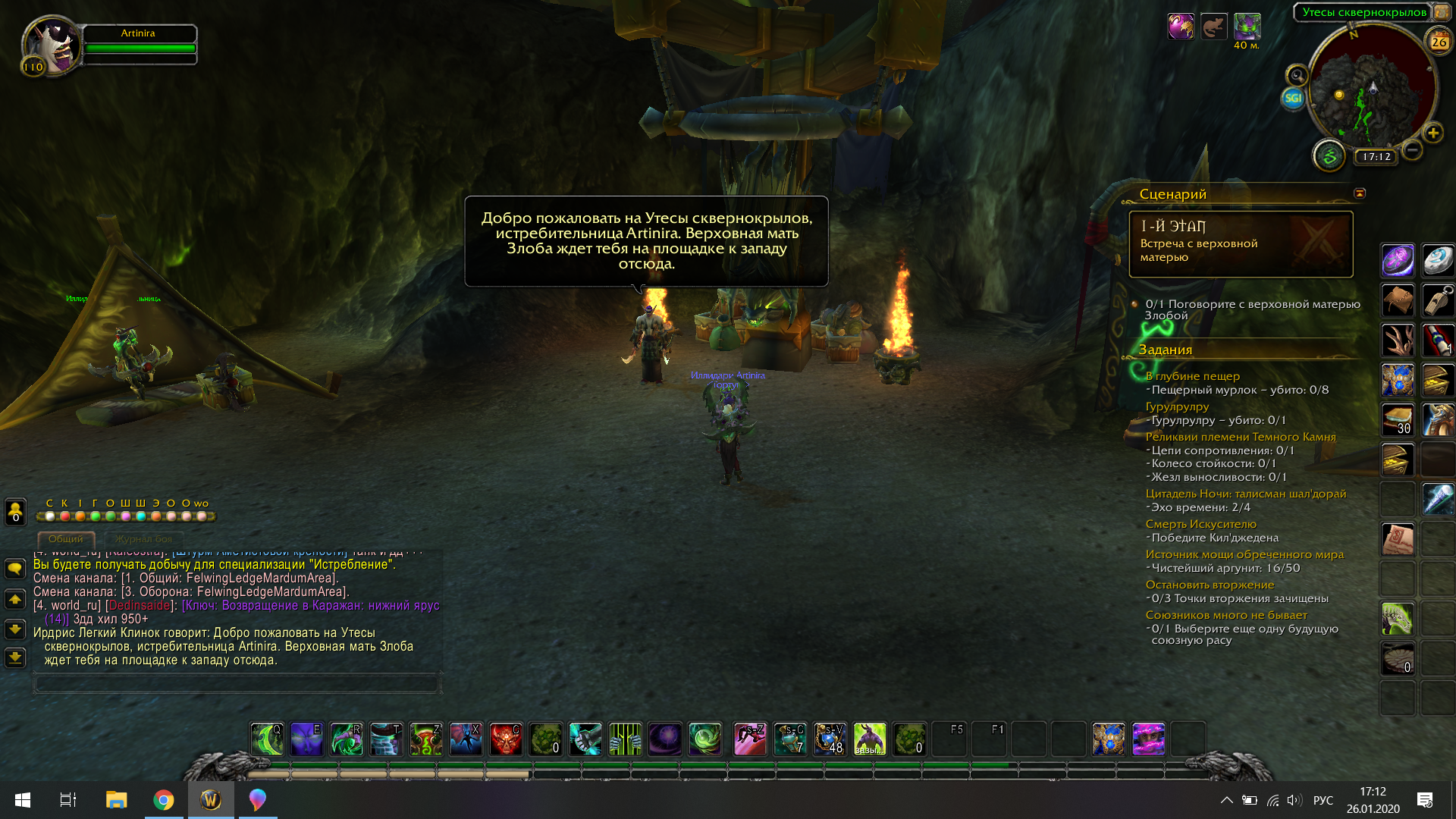Switch to the Журнал боя chat tab
This screenshot has height=819, width=1456.
(x=144, y=539)
